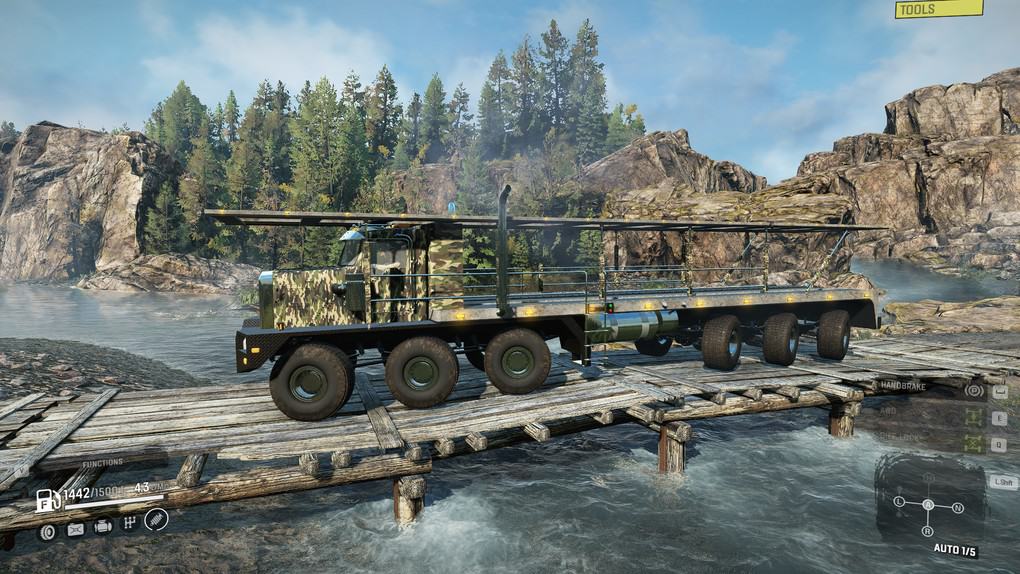The width and height of the screenshot is (1020, 574).
Task: Open the yellow TOOLS panel
Action: (x=938, y=10)
